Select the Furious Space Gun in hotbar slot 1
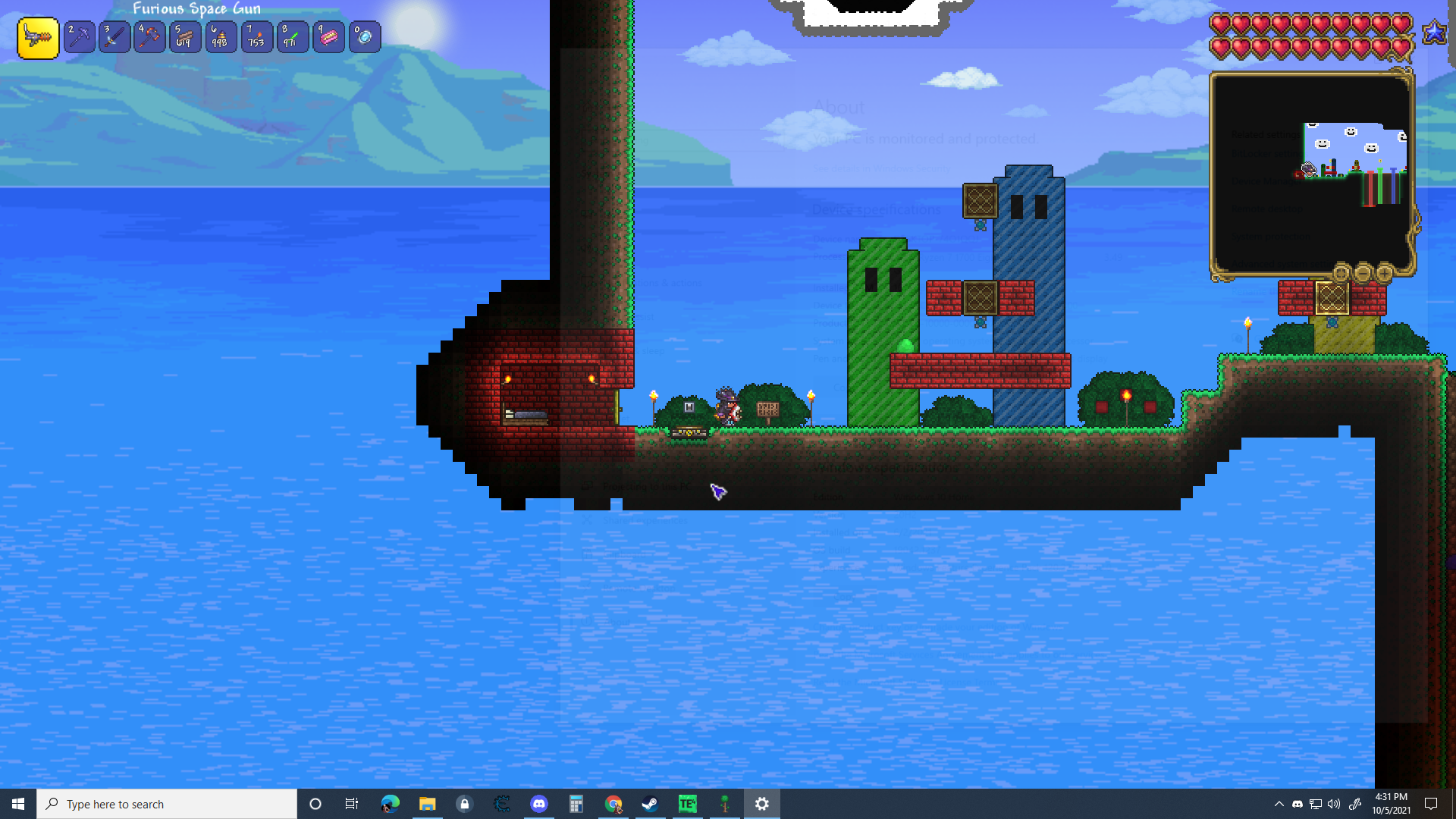The image size is (1456, 819). (x=38, y=37)
